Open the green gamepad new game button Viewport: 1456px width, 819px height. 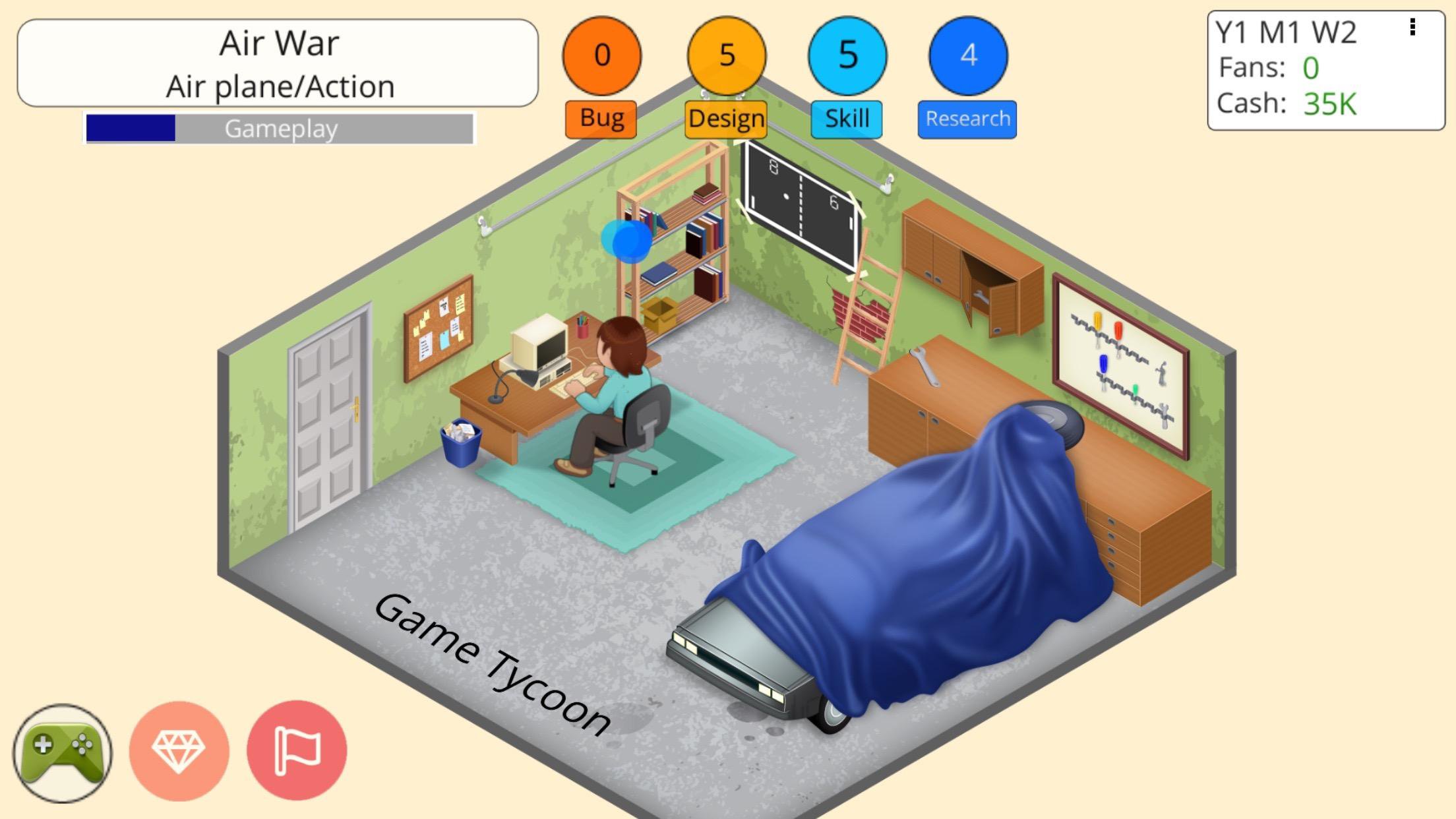63,752
